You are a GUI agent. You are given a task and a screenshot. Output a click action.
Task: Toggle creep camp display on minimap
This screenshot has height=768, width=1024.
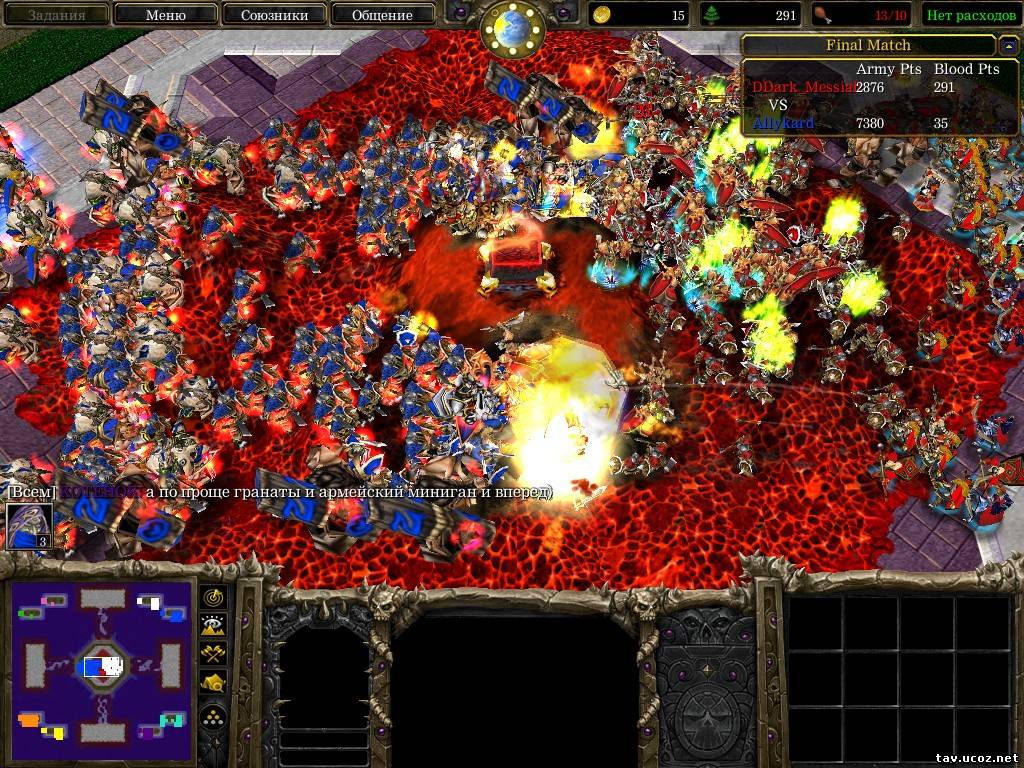point(214,683)
